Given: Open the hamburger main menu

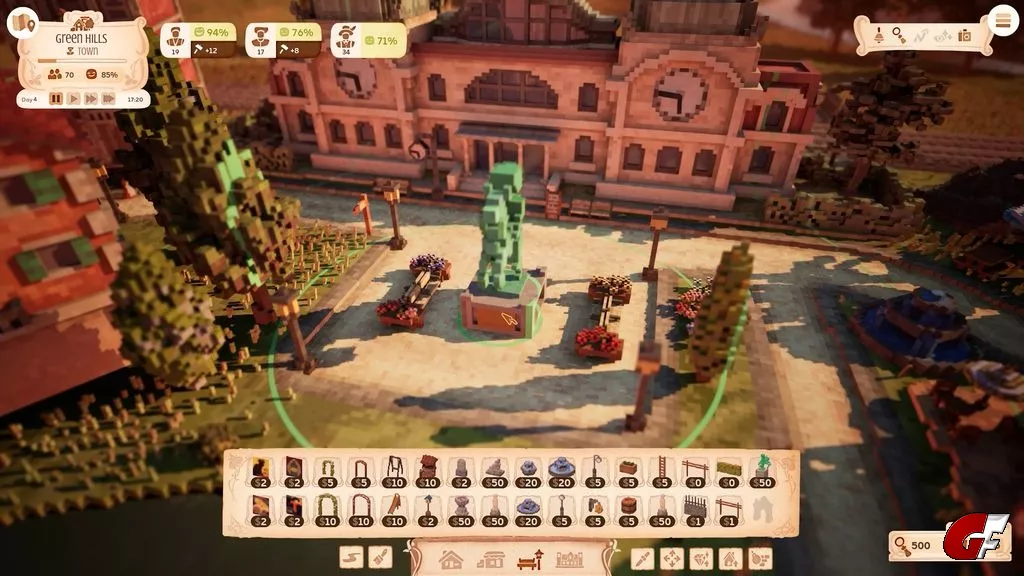Looking at the screenshot, I should [1002, 21].
